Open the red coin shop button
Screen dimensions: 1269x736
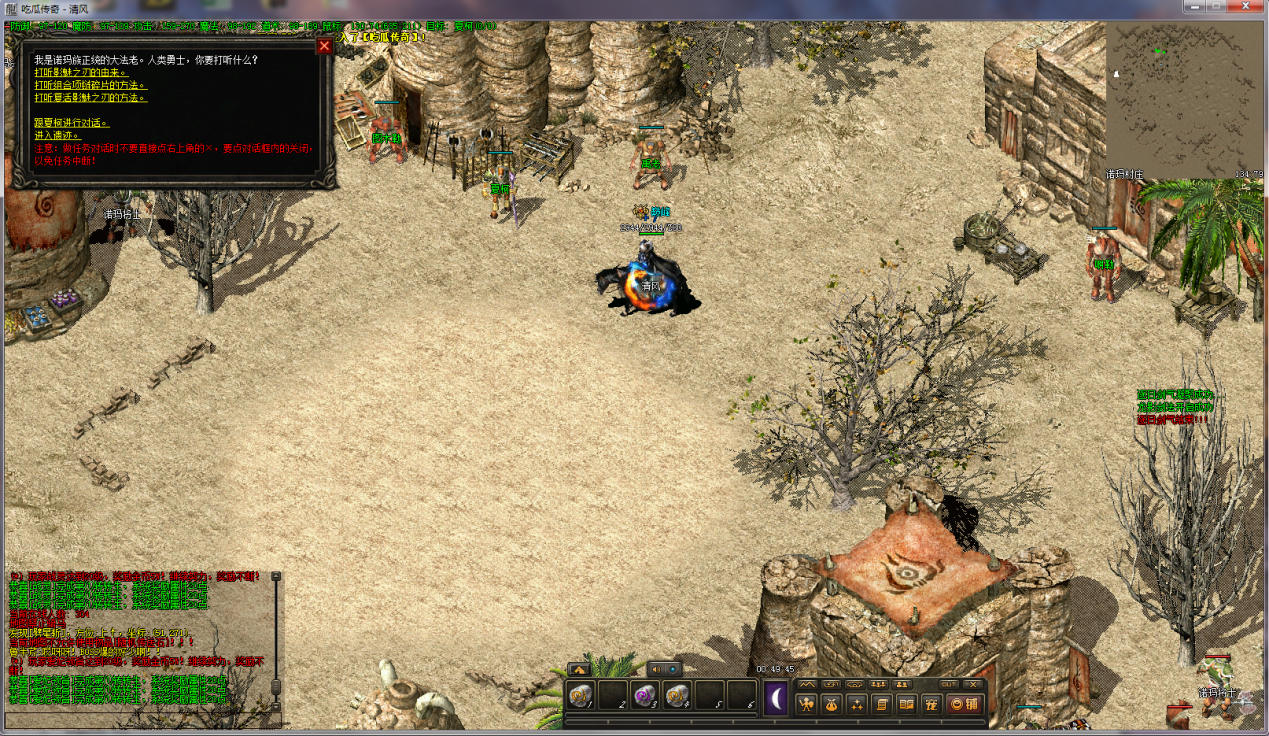tap(963, 704)
